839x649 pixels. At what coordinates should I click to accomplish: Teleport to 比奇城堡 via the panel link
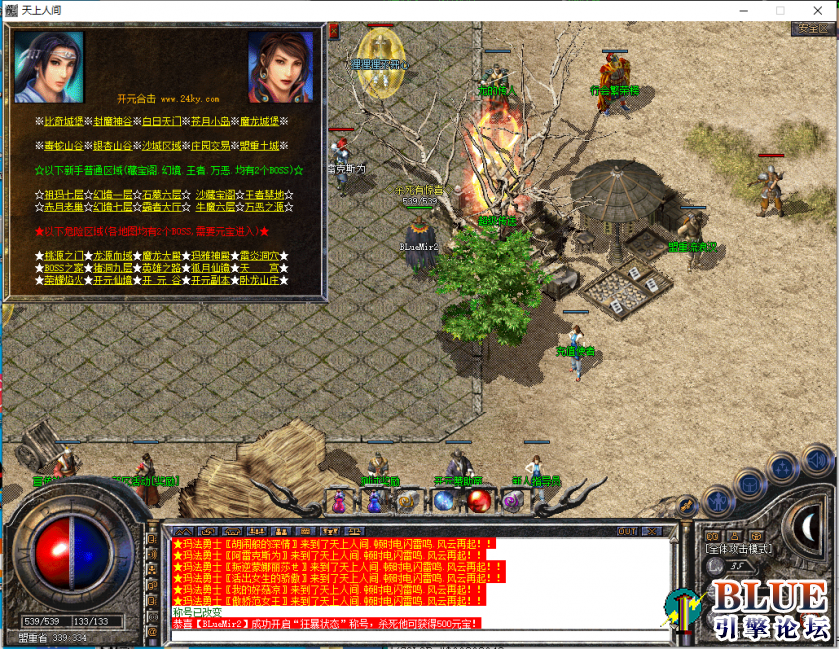[66, 120]
